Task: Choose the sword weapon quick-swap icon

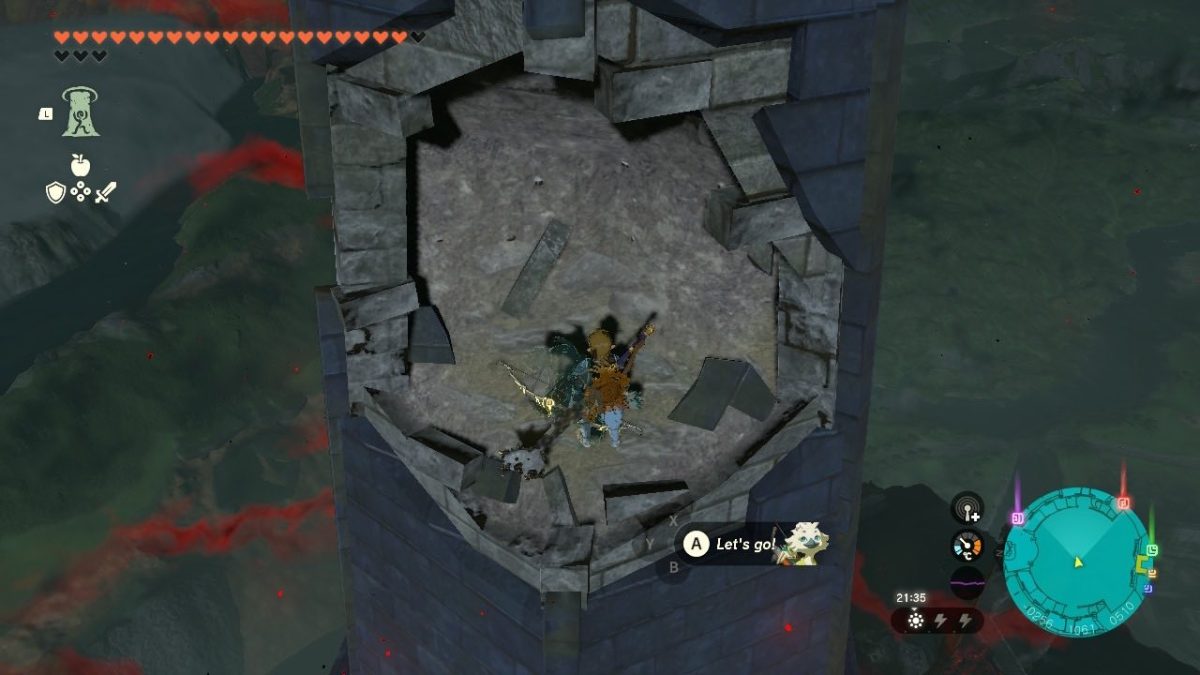Action: coord(105,192)
